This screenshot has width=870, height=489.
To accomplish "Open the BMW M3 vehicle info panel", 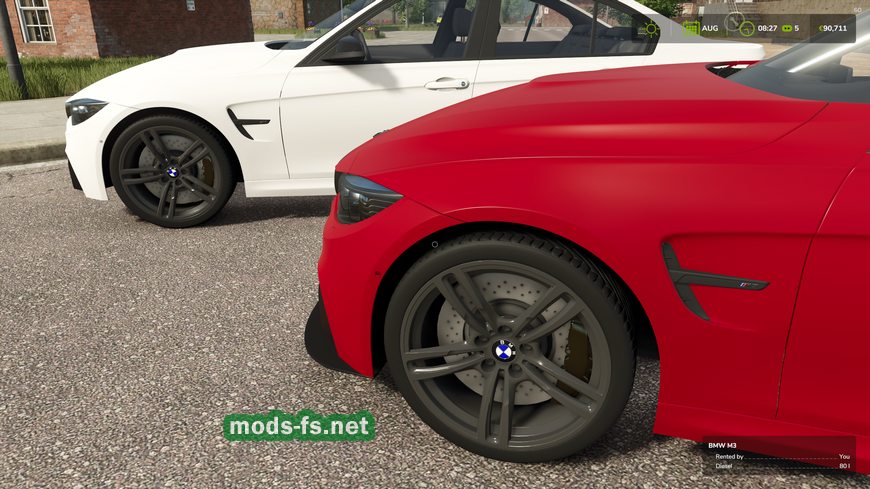I will (x=777, y=454).
